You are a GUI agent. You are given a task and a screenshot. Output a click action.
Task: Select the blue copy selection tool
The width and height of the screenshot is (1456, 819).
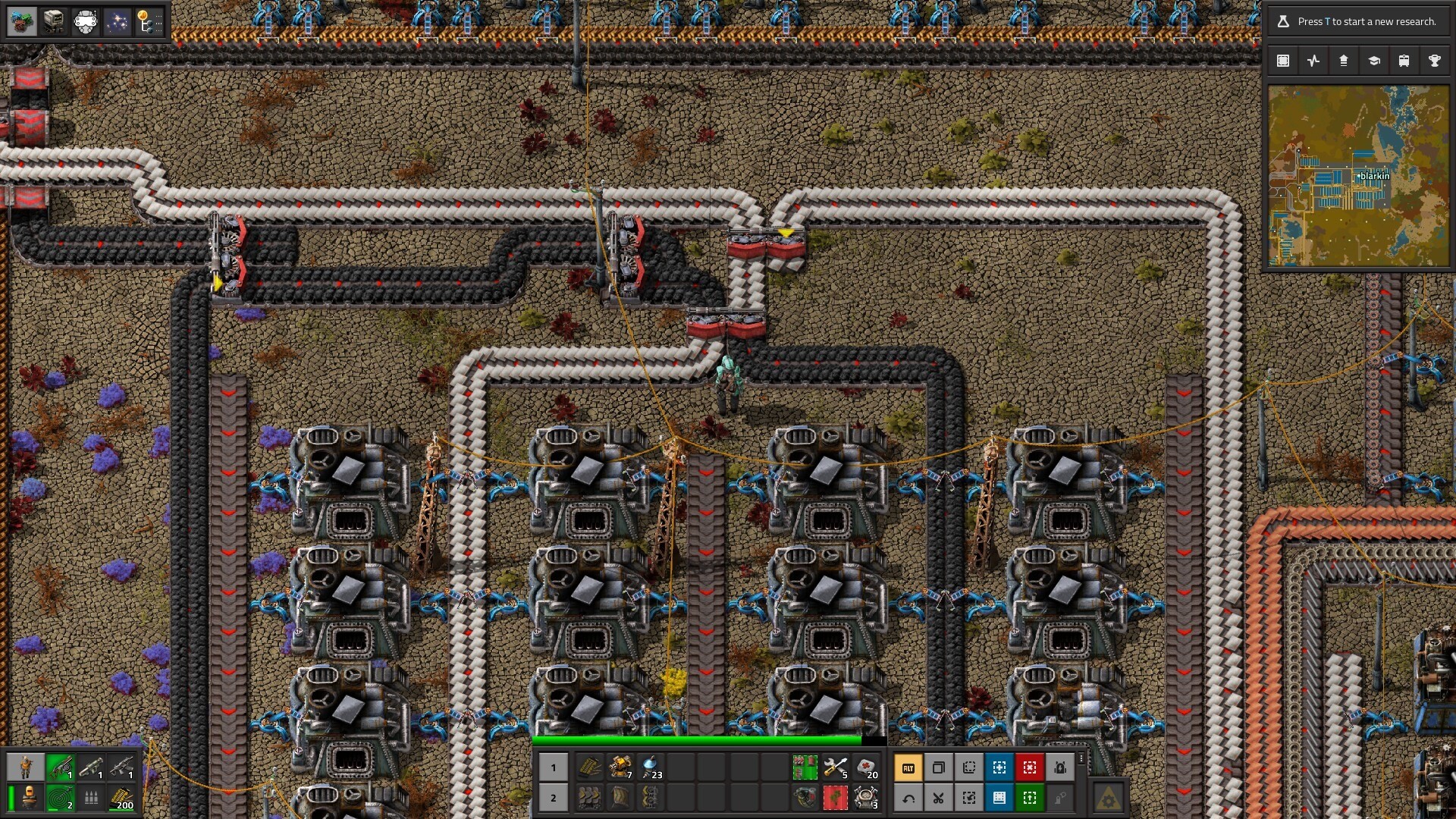[999, 768]
